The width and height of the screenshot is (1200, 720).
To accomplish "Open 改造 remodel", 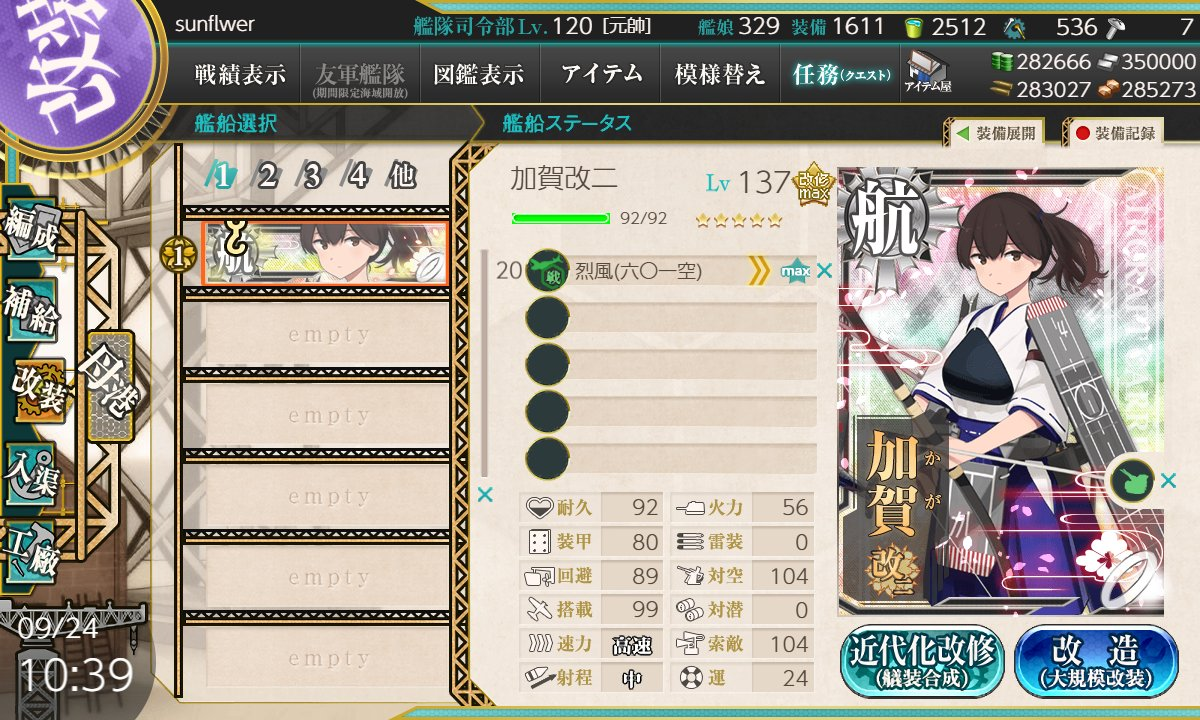I will tap(1095, 661).
